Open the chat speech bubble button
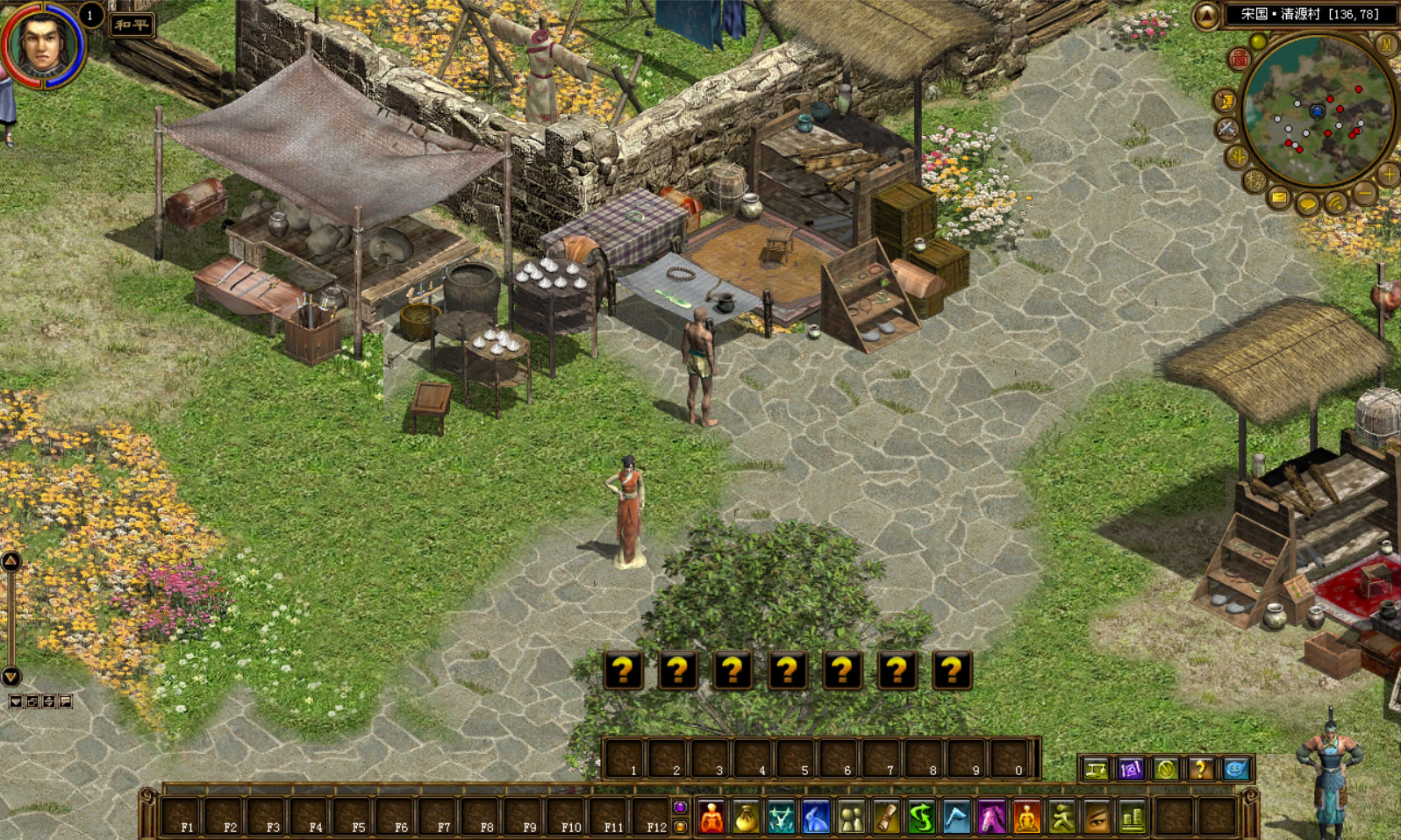 point(1307,205)
